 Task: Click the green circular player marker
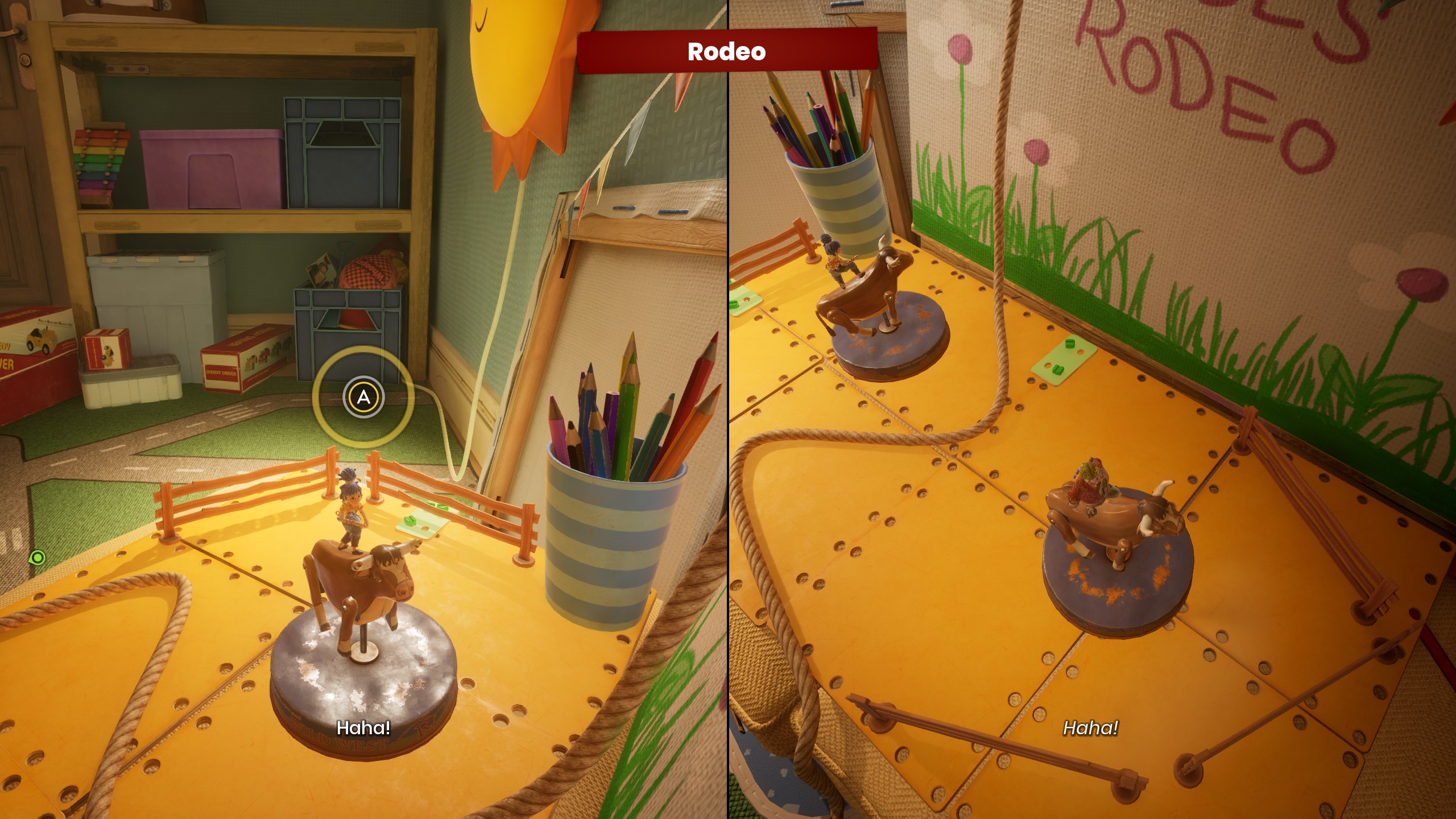38,557
